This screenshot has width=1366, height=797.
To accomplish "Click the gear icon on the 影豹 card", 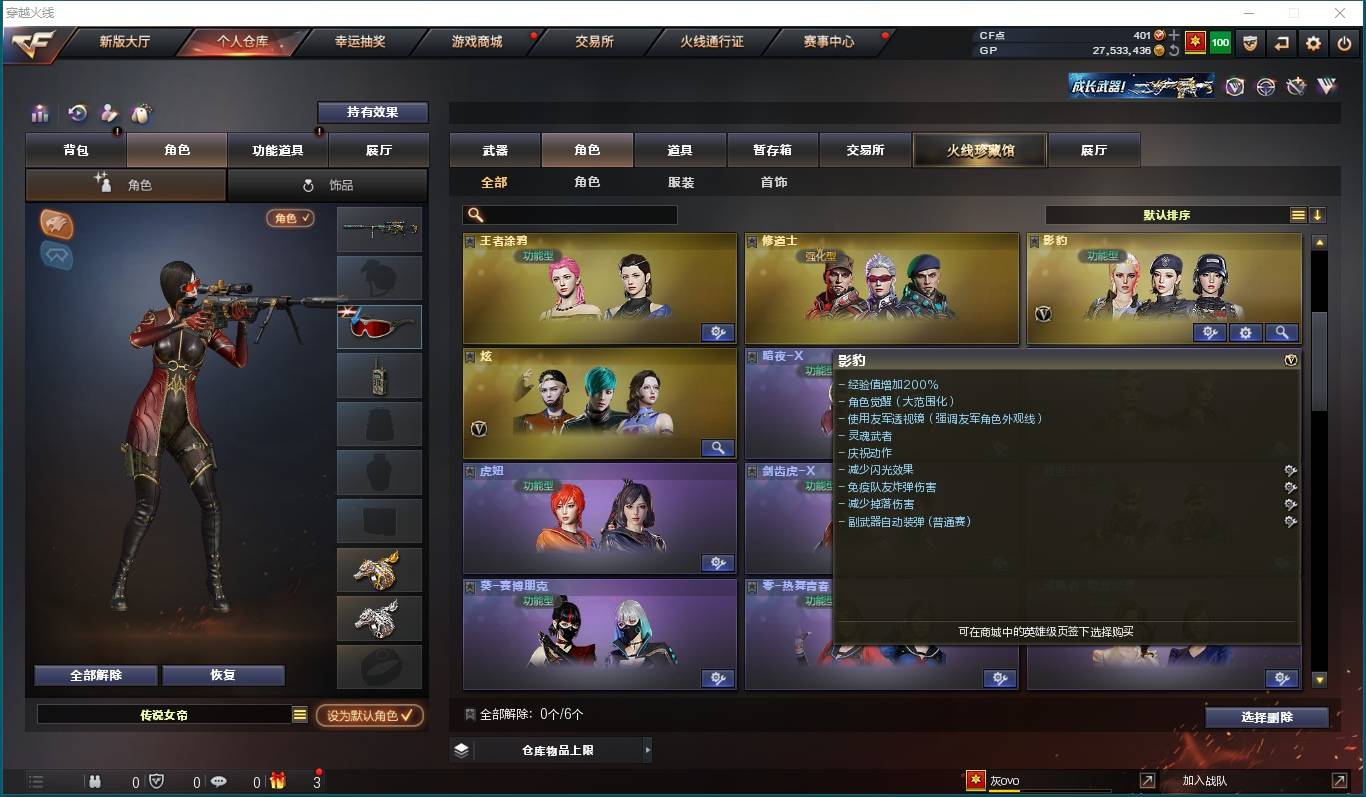I will coord(1246,332).
